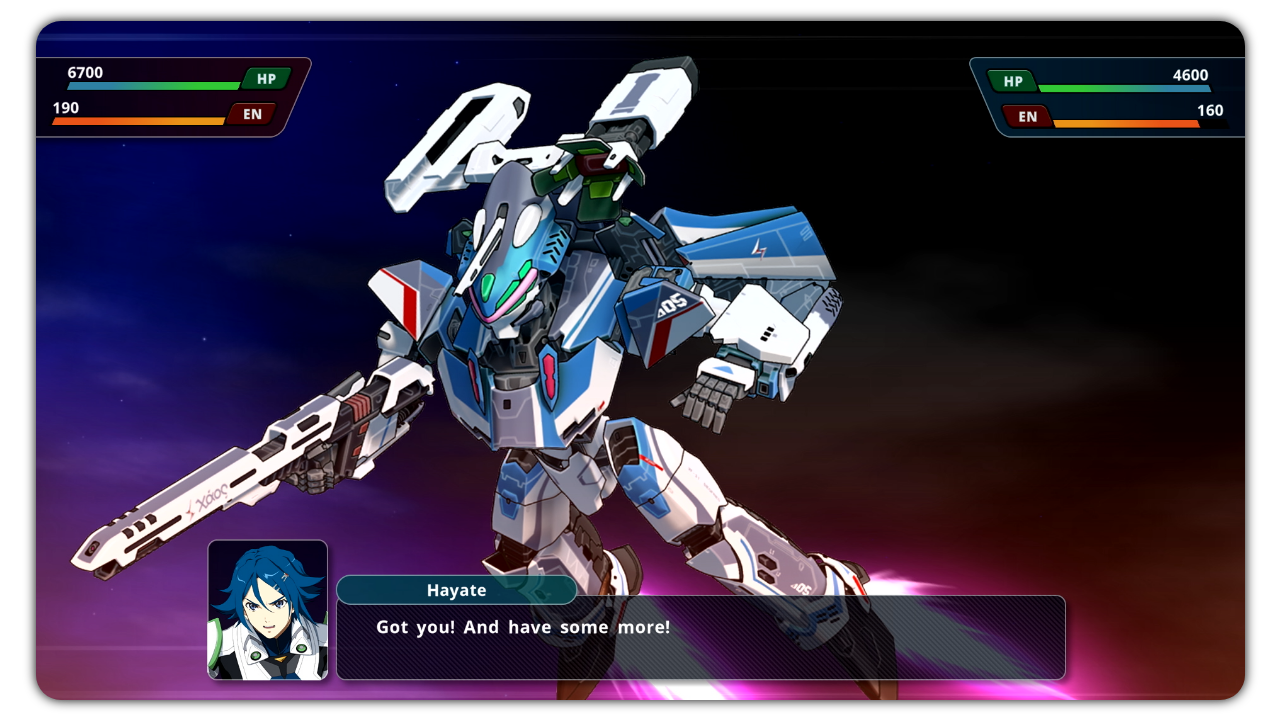The image size is (1280, 720).
Task: Click the EN badge on the right panel
Action: pos(1026,117)
